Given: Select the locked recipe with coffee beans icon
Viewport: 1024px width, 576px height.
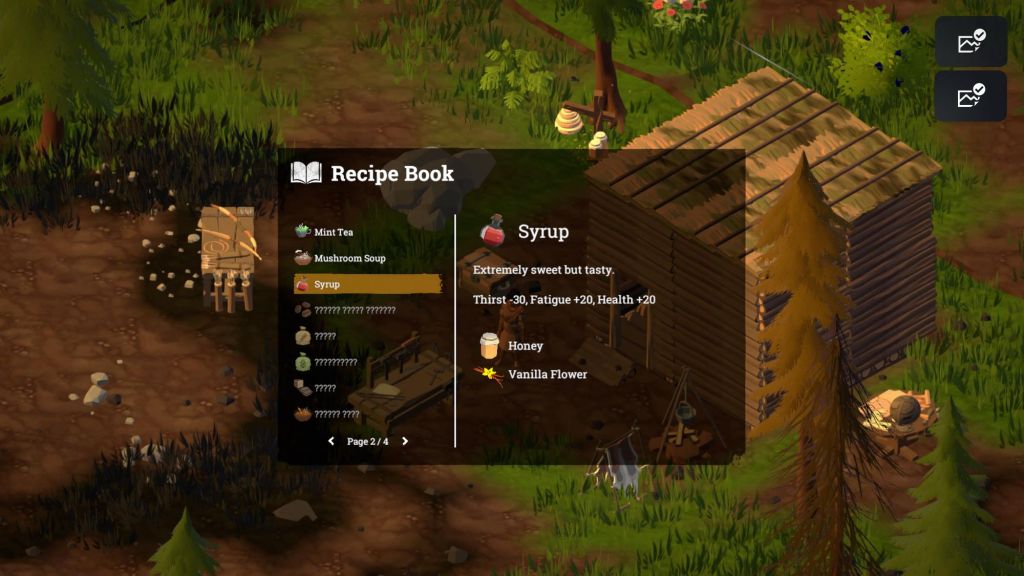Looking at the screenshot, I should pyautogui.click(x=354, y=310).
